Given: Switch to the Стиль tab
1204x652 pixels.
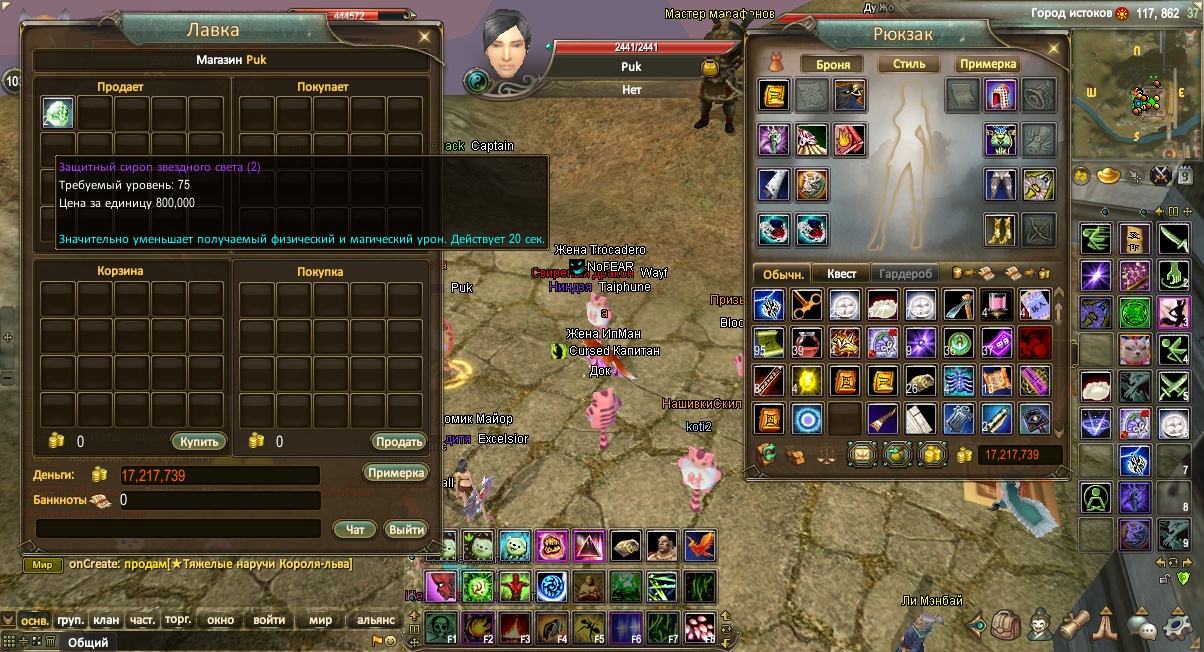Looking at the screenshot, I should 909,64.
